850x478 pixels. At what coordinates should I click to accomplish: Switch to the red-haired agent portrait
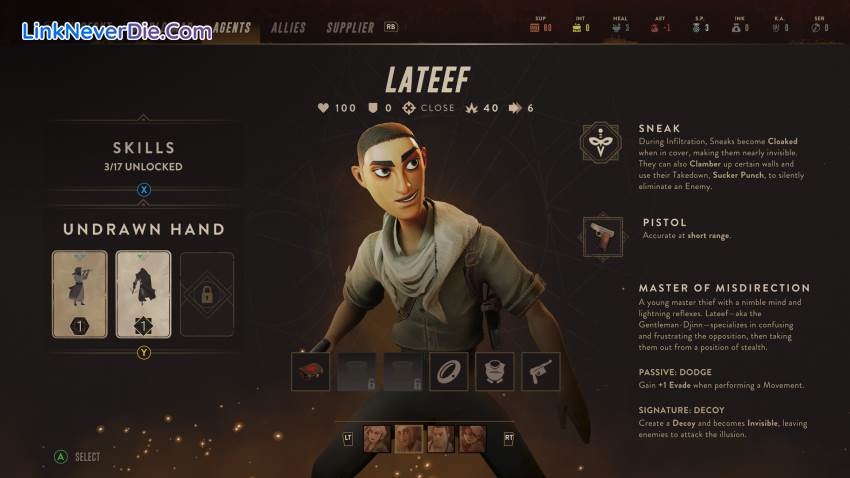(x=471, y=438)
